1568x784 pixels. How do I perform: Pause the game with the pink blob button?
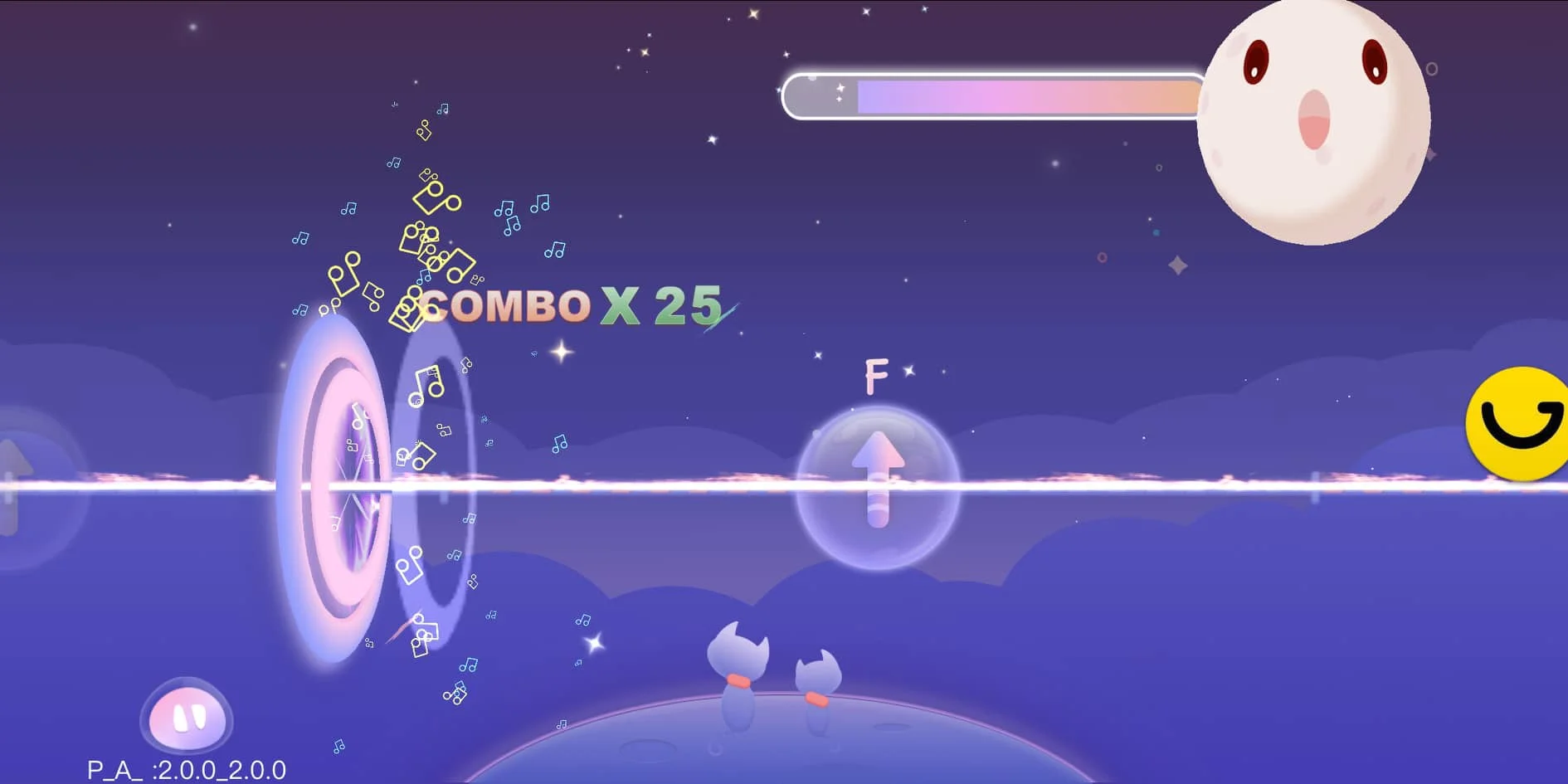click(x=187, y=717)
